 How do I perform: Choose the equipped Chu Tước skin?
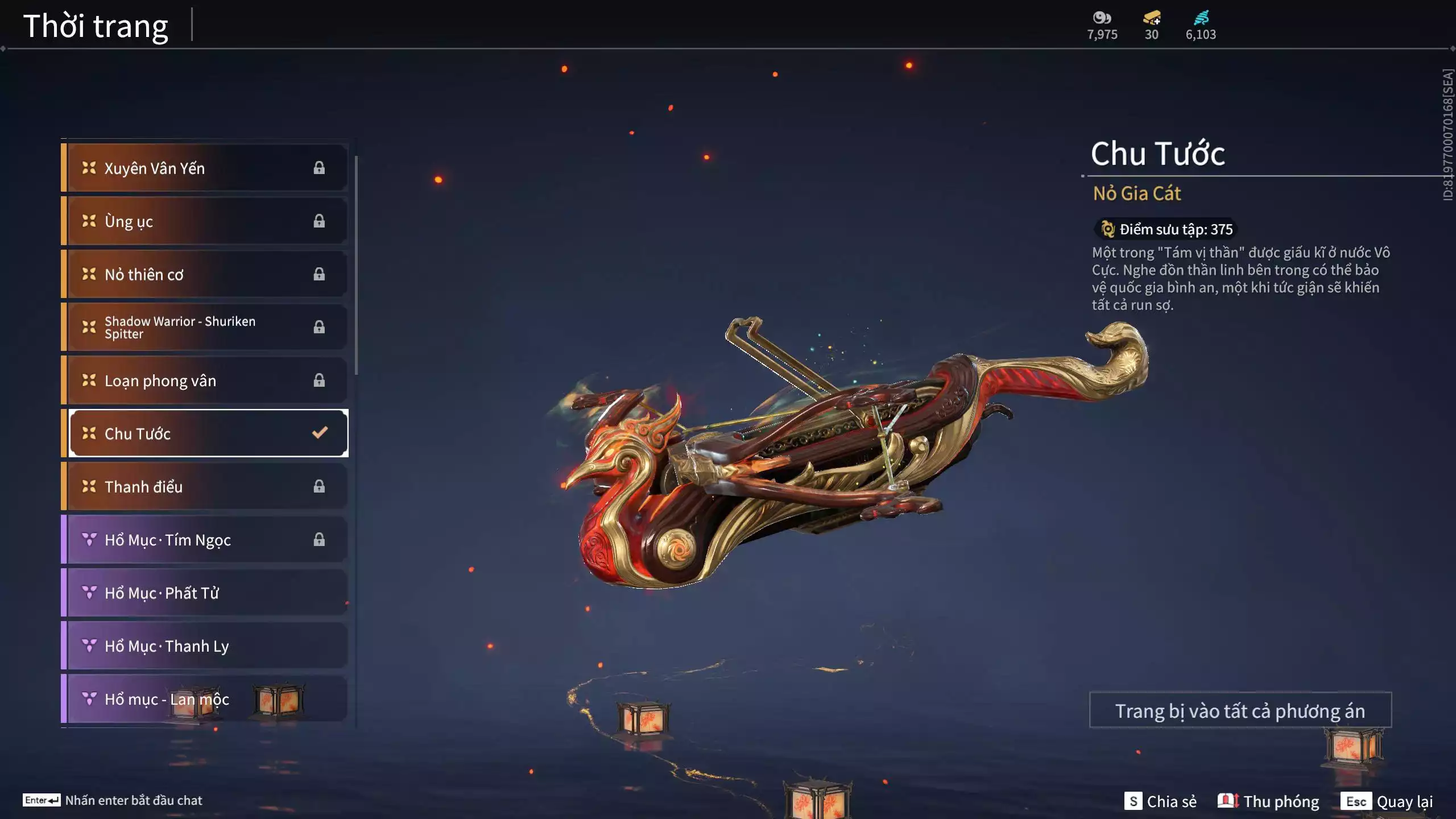click(x=208, y=433)
